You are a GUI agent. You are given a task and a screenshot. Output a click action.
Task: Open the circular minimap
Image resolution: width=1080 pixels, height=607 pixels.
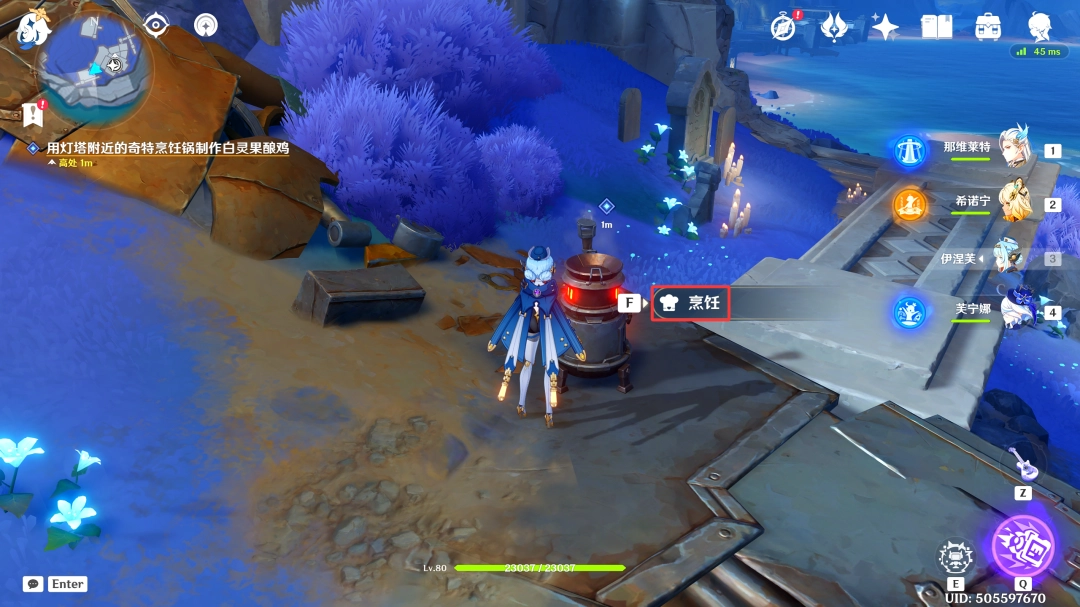[95, 67]
